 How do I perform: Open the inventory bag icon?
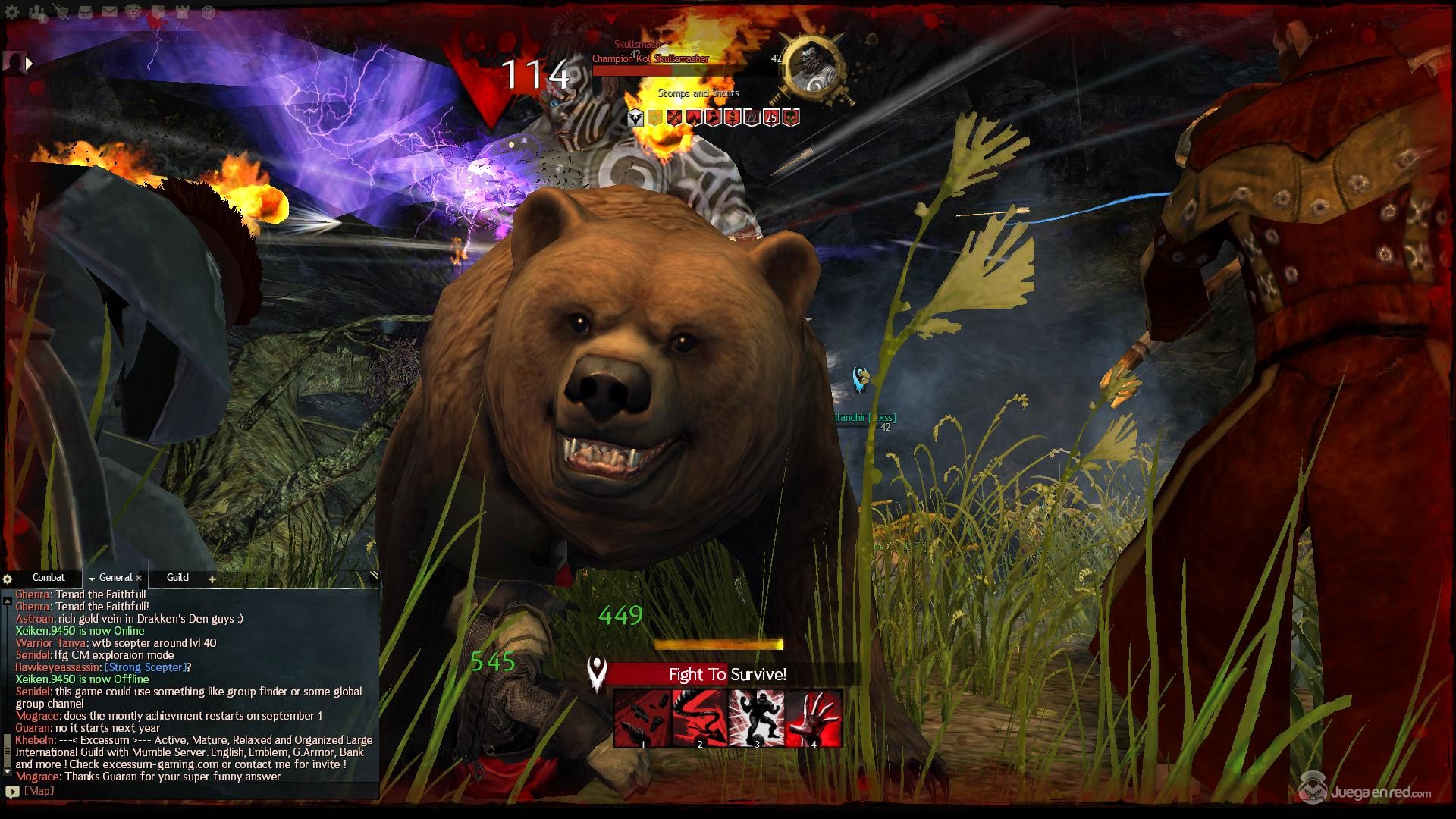click(85, 12)
